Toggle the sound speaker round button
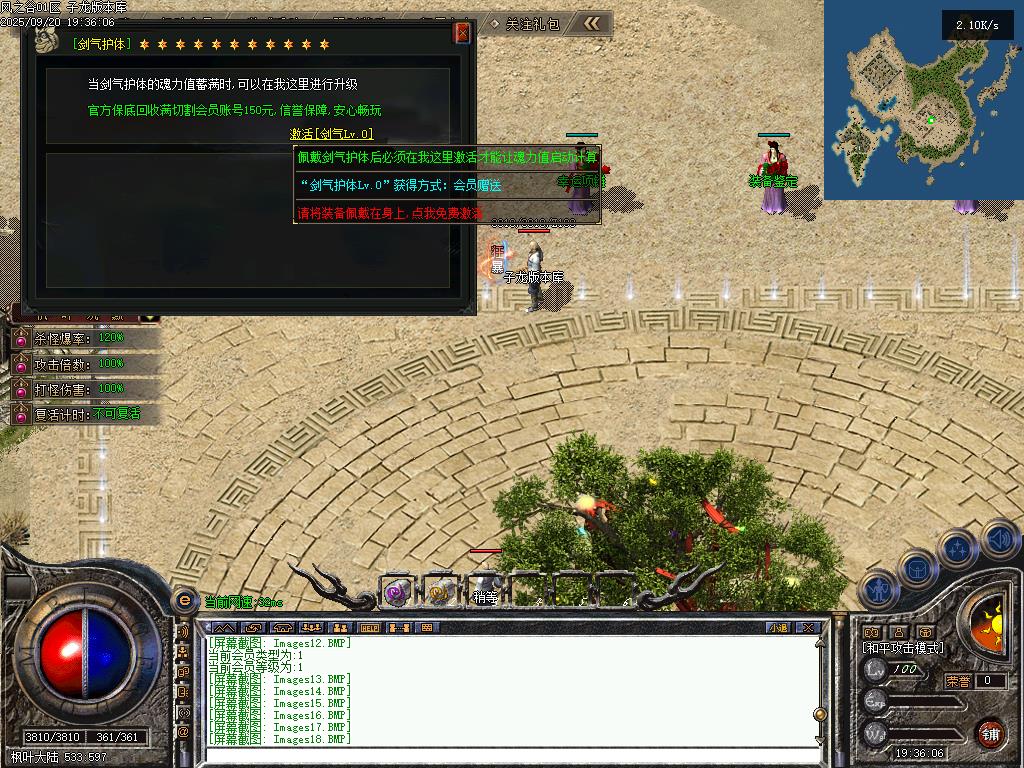Screen dimensions: 1024x768 [x=999, y=540]
